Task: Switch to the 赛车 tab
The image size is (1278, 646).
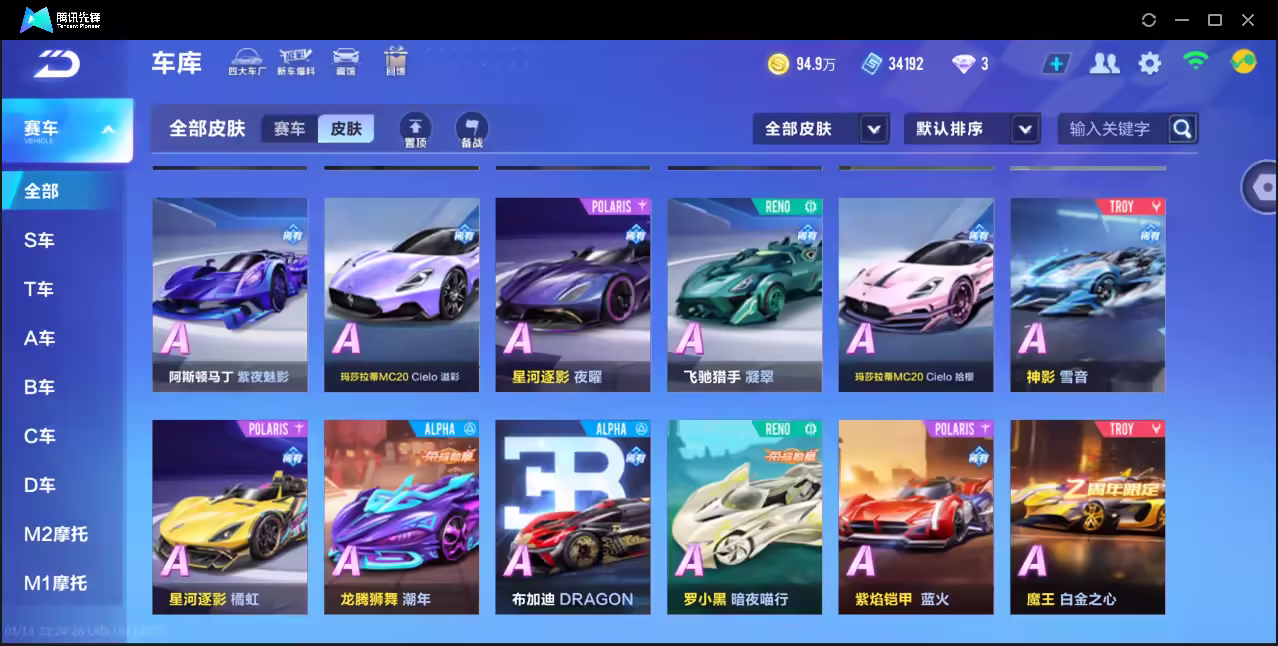Action: click(x=290, y=129)
